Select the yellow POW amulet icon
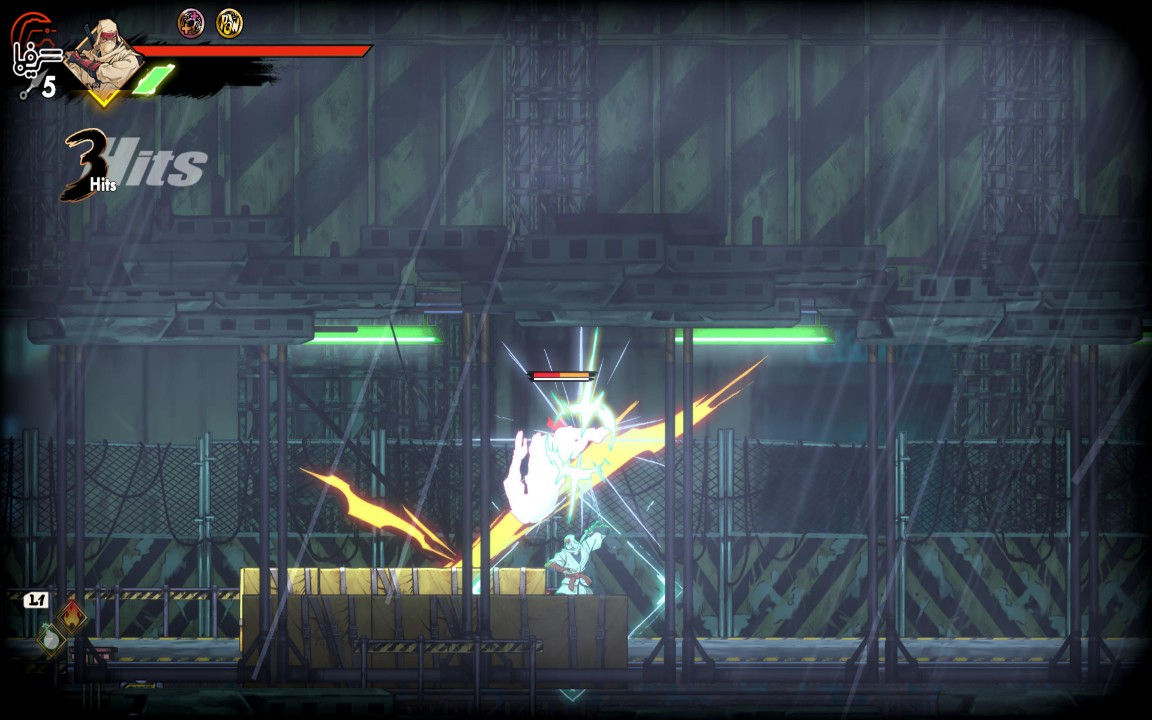Viewport: 1152px width, 720px height. click(229, 23)
